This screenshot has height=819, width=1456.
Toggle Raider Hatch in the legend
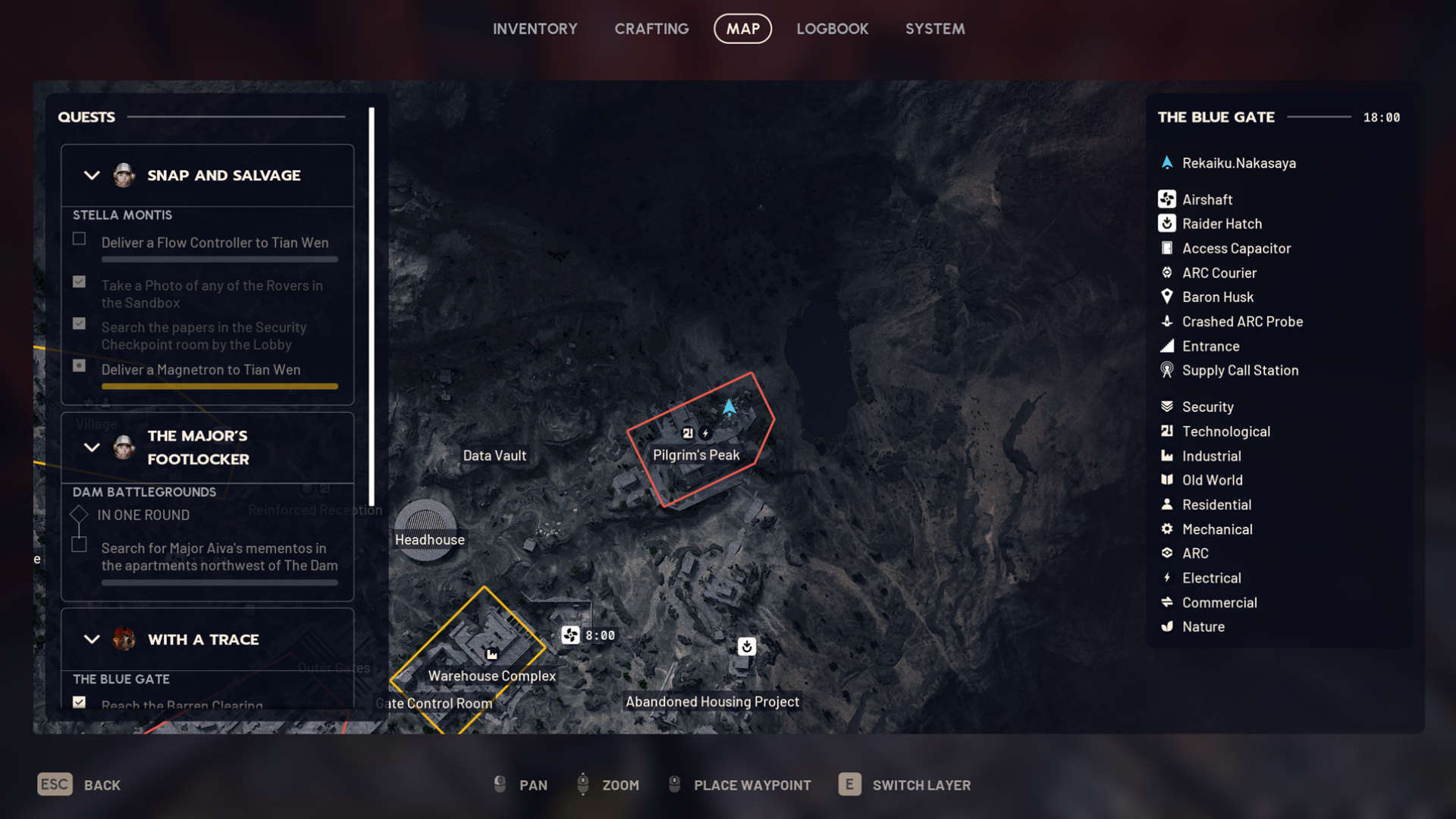tap(1221, 224)
